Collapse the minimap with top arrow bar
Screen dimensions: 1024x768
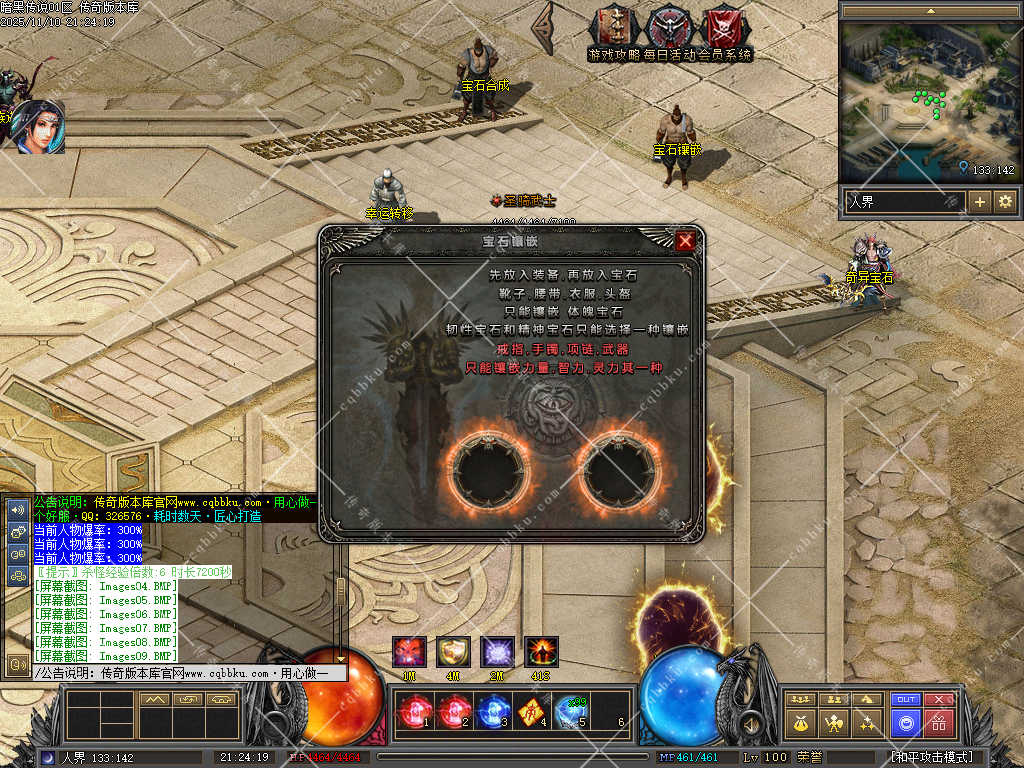coord(931,11)
